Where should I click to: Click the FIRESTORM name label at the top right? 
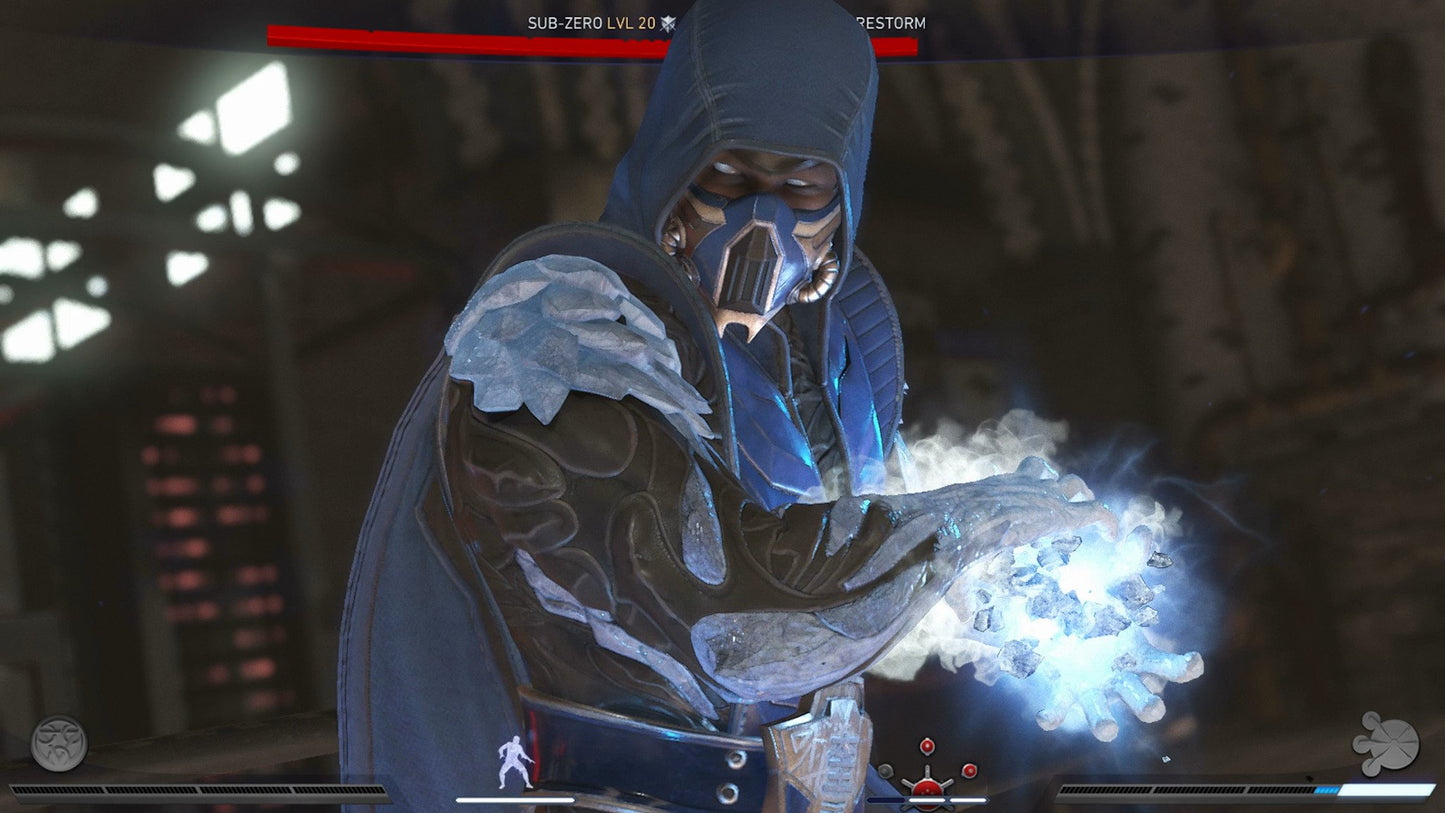(x=892, y=20)
